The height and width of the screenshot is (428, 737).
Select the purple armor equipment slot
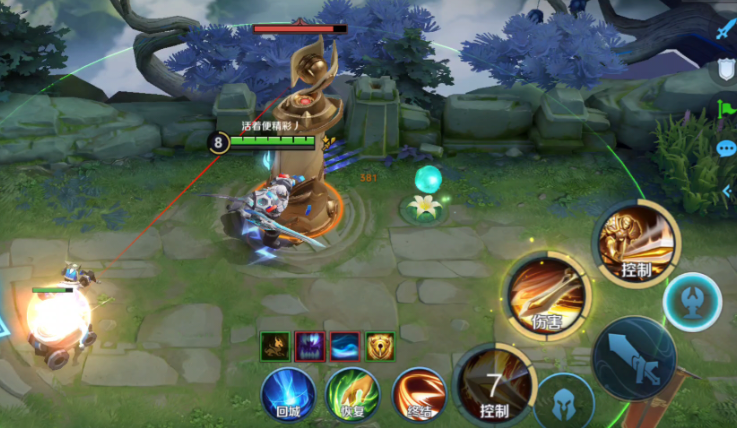309,346
